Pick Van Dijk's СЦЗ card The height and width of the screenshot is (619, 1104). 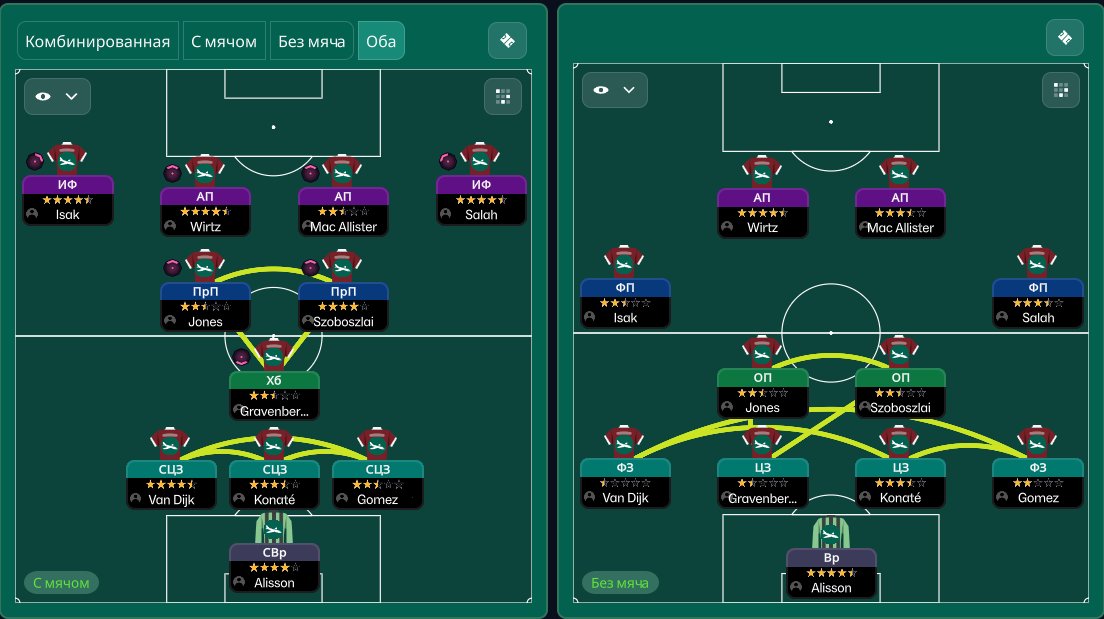coord(171,484)
